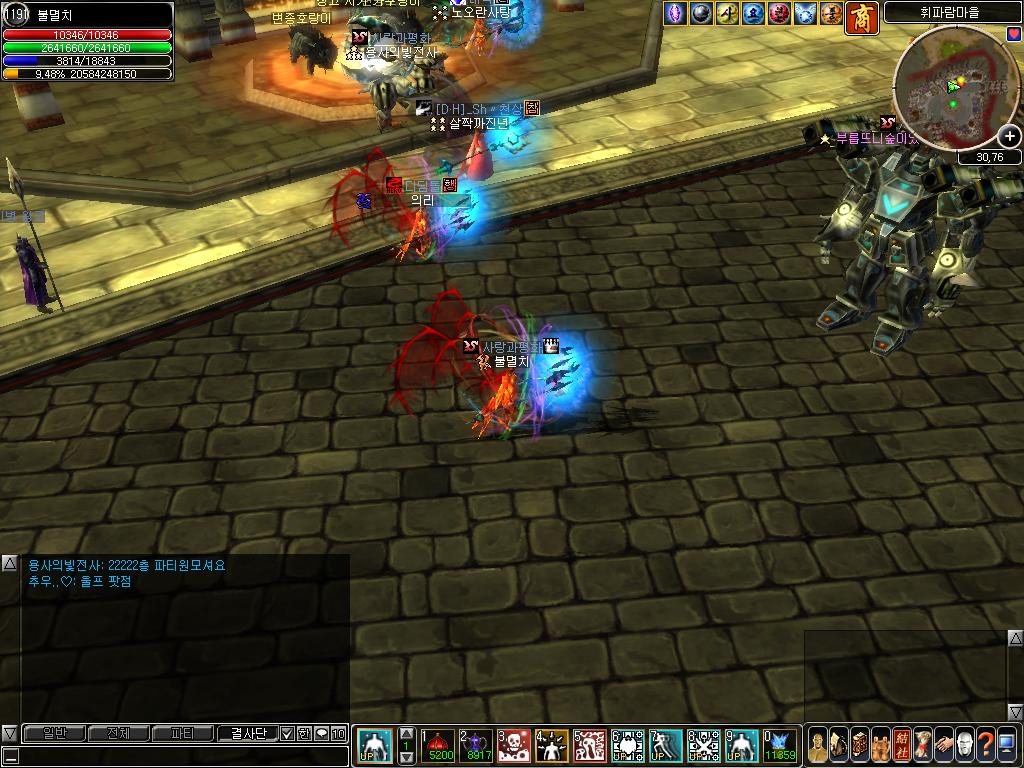The width and height of the screenshot is (1024, 768).
Task: Switch to the 일반 chat tab
Action: coord(55,734)
